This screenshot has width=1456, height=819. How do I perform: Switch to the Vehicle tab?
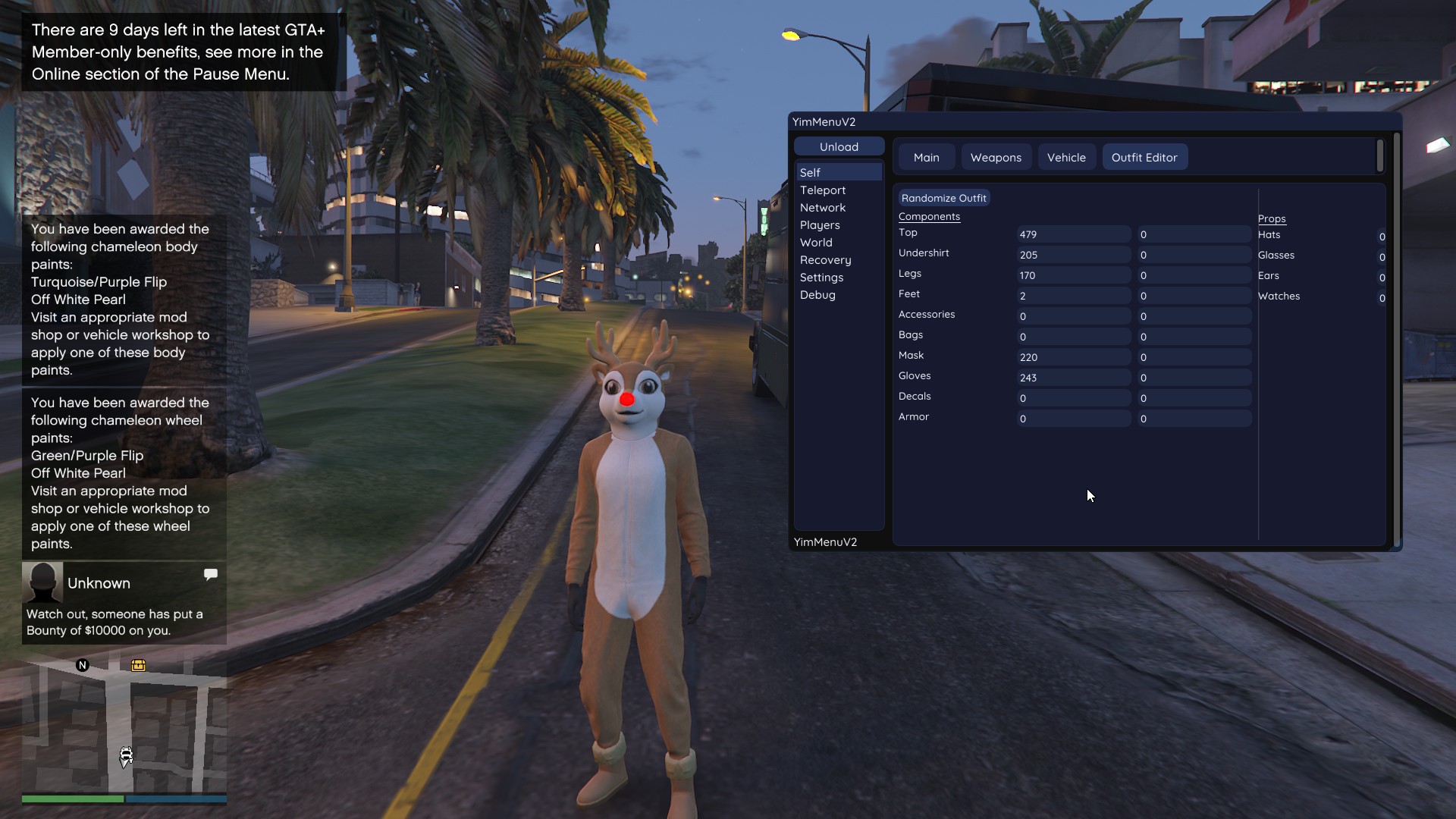1065,157
